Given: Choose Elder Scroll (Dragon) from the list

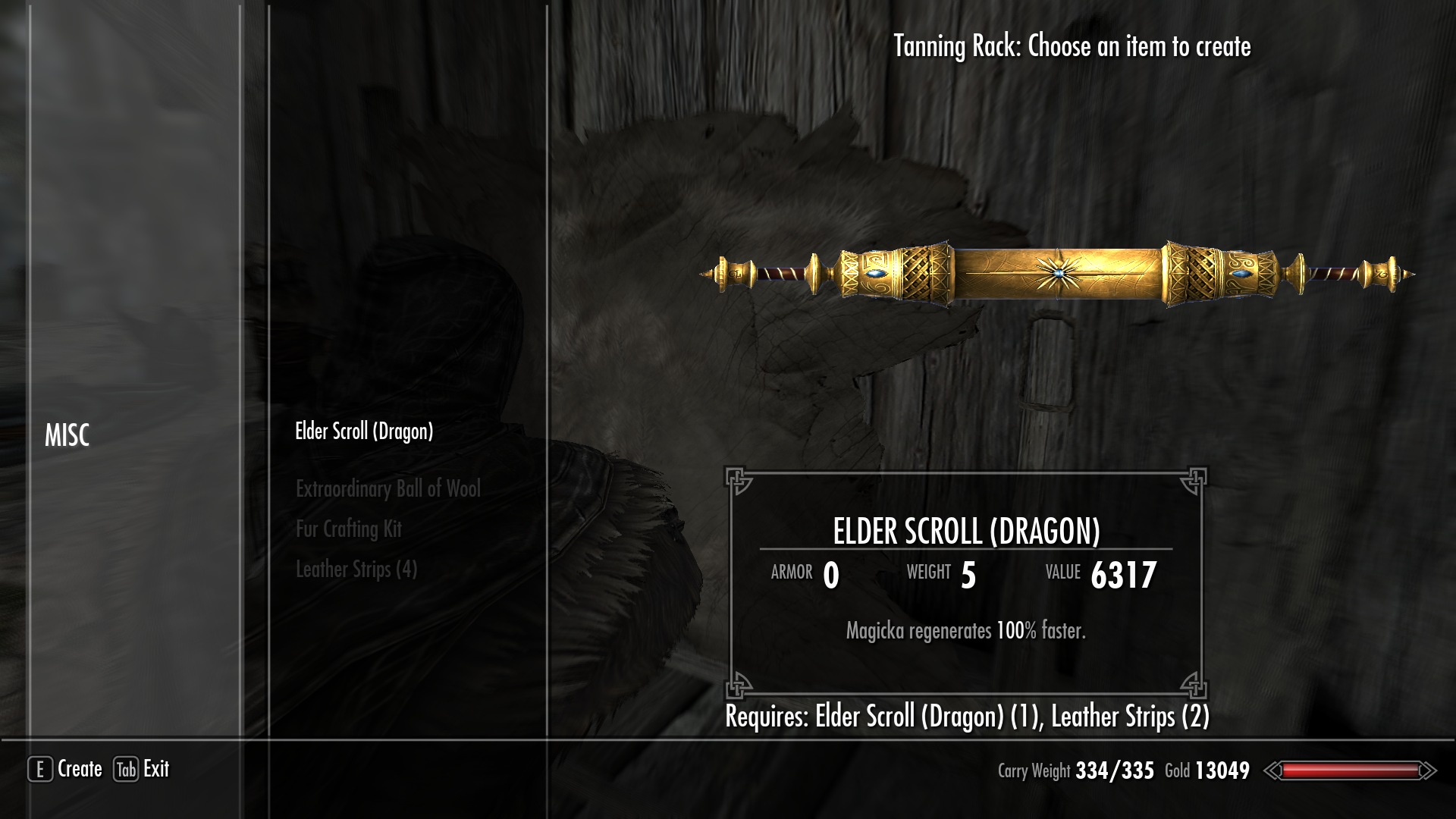Looking at the screenshot, I should (364, 431).
